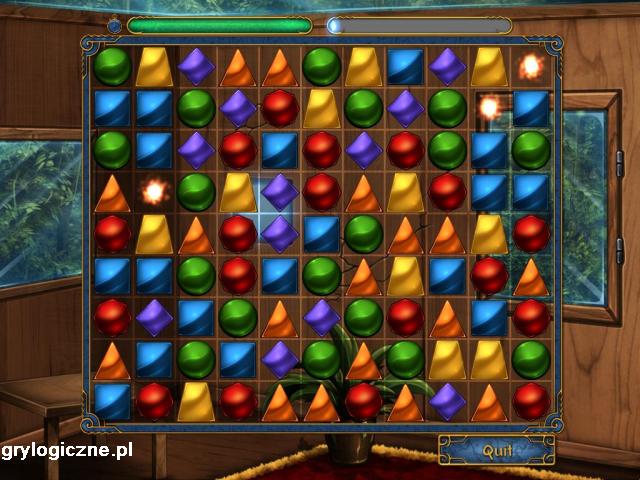Quit the match-3 game
Viewport: 640px width, 480px height.
497,450
